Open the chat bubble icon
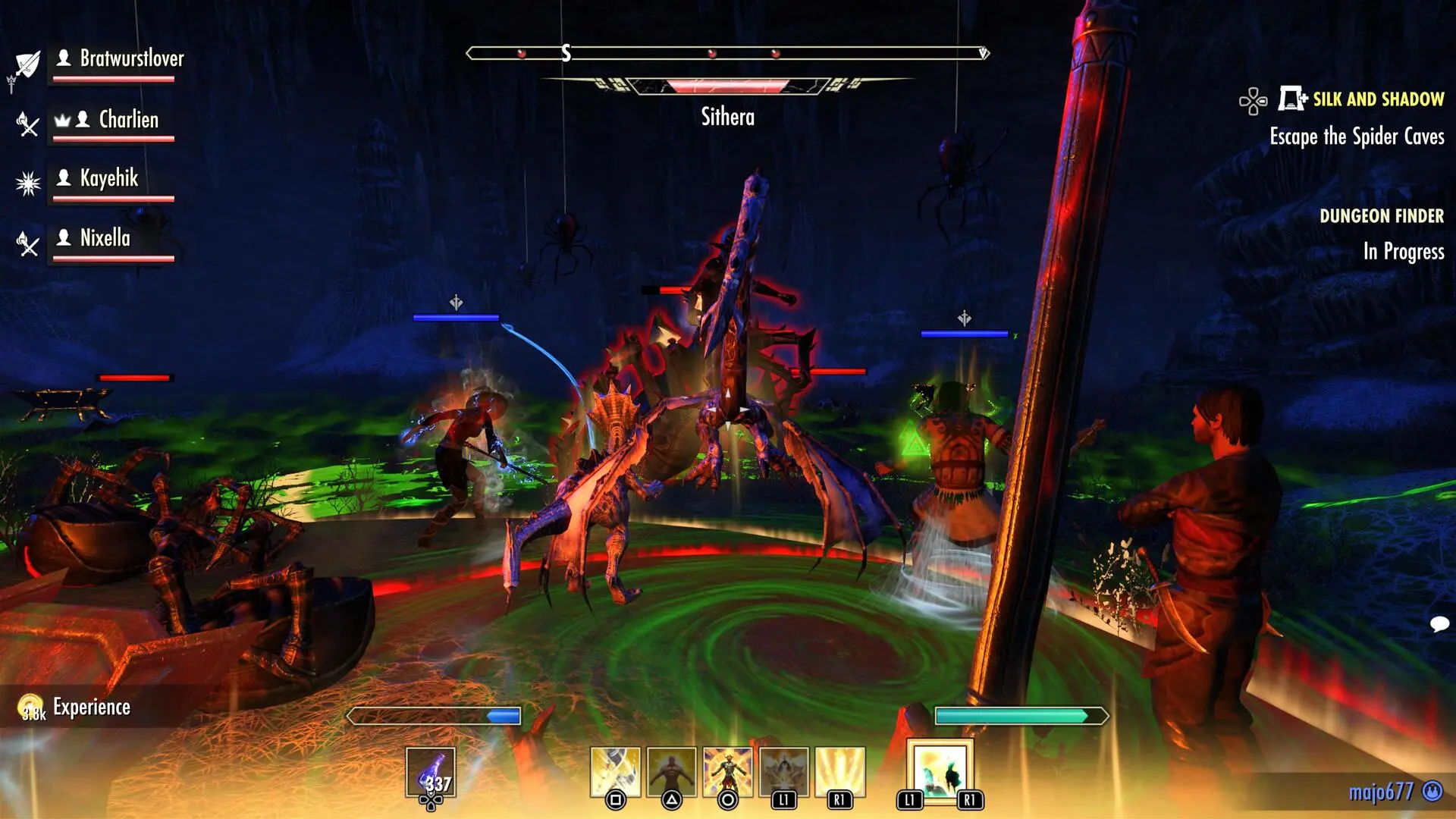Image resolution: width=1456 pixels, height=819 pixels. pos(1439,624)
